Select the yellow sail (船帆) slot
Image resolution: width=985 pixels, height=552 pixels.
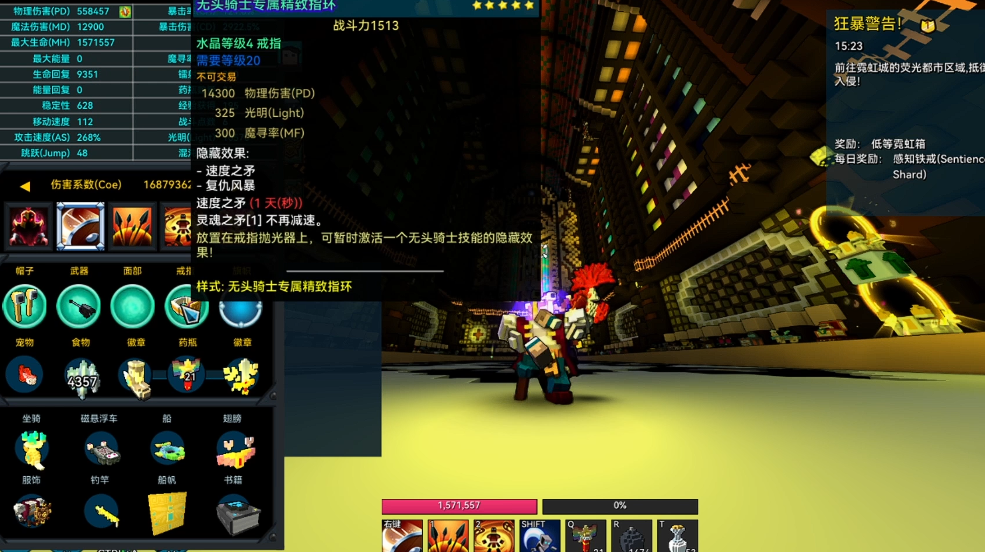167,513
